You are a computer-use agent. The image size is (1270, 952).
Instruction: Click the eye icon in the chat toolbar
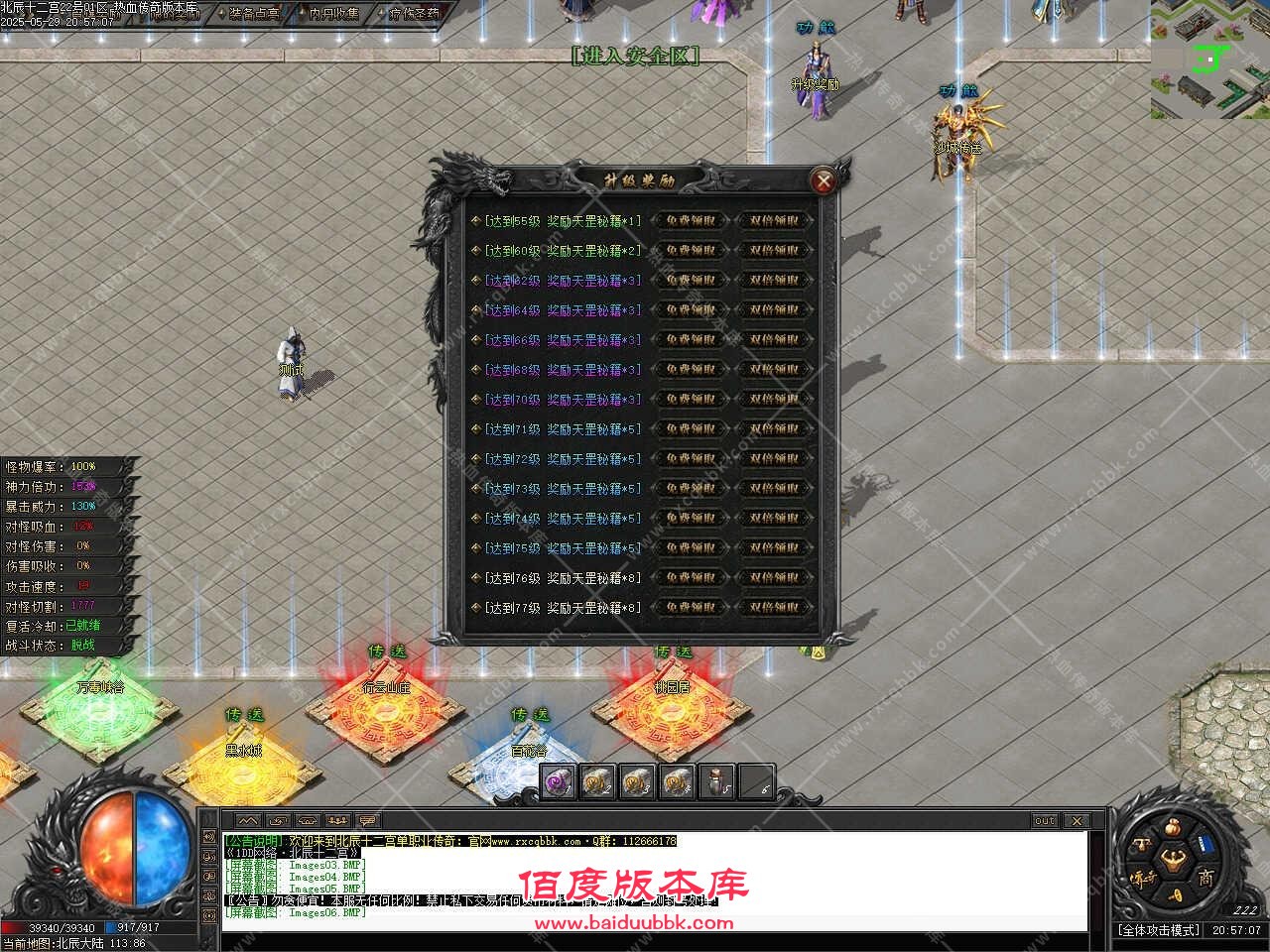[306, 821]
